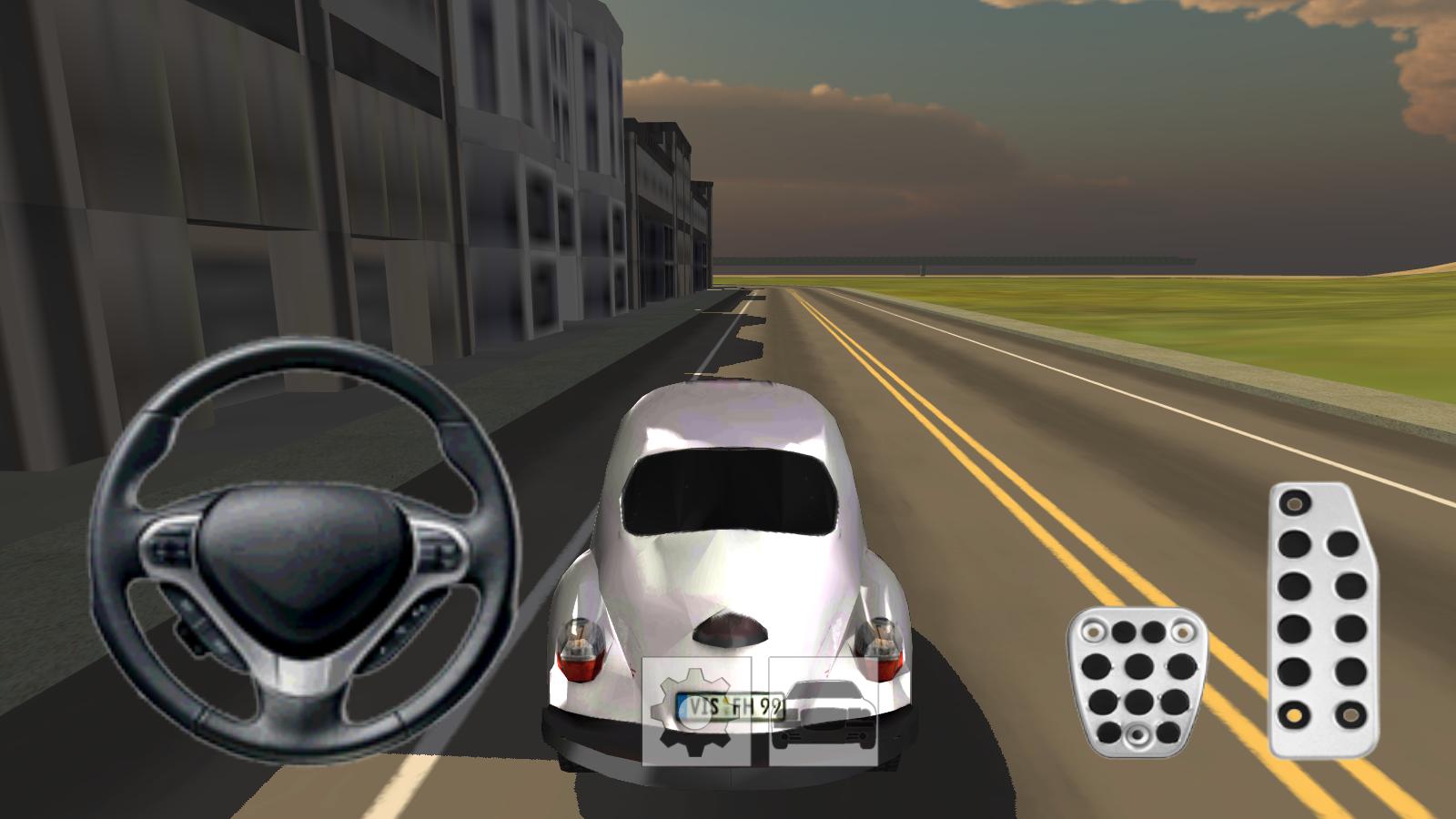Click the bottom of the brake pedal
The width and height of the screenshot is (1456, 819).
(x=1137, y=742)
